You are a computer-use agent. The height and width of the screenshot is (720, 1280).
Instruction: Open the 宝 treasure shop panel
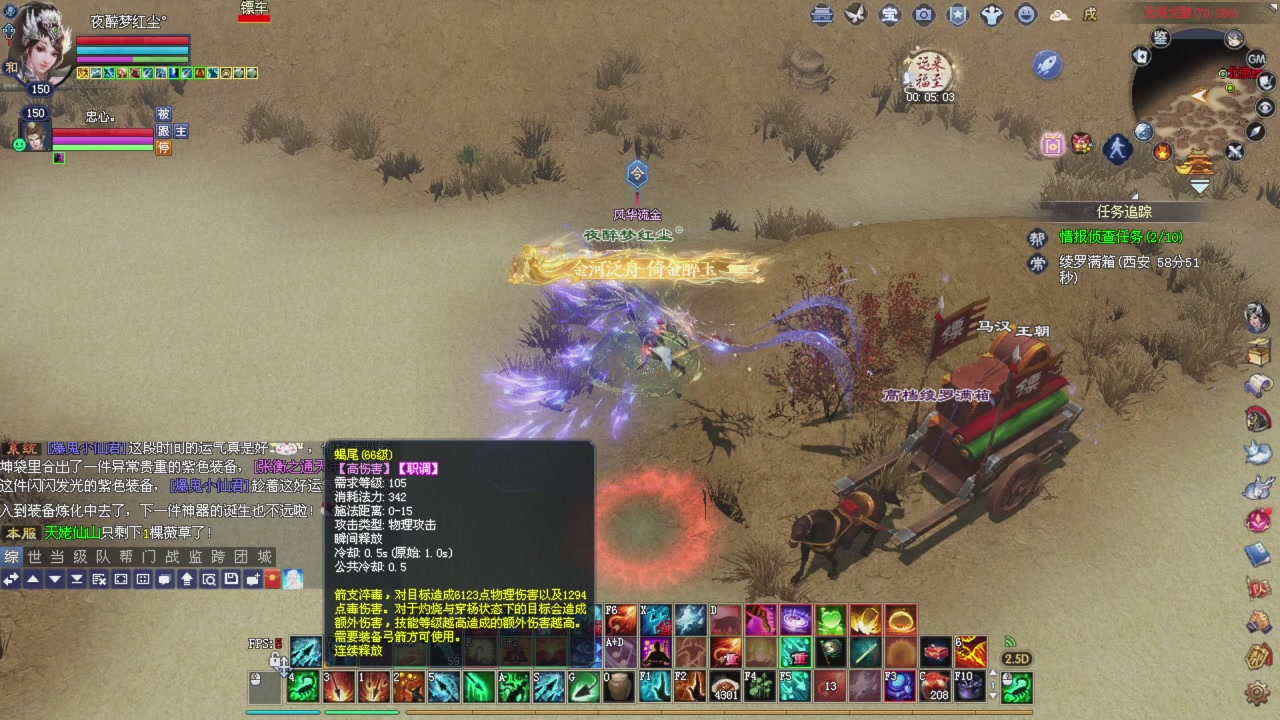coord(890,15)
